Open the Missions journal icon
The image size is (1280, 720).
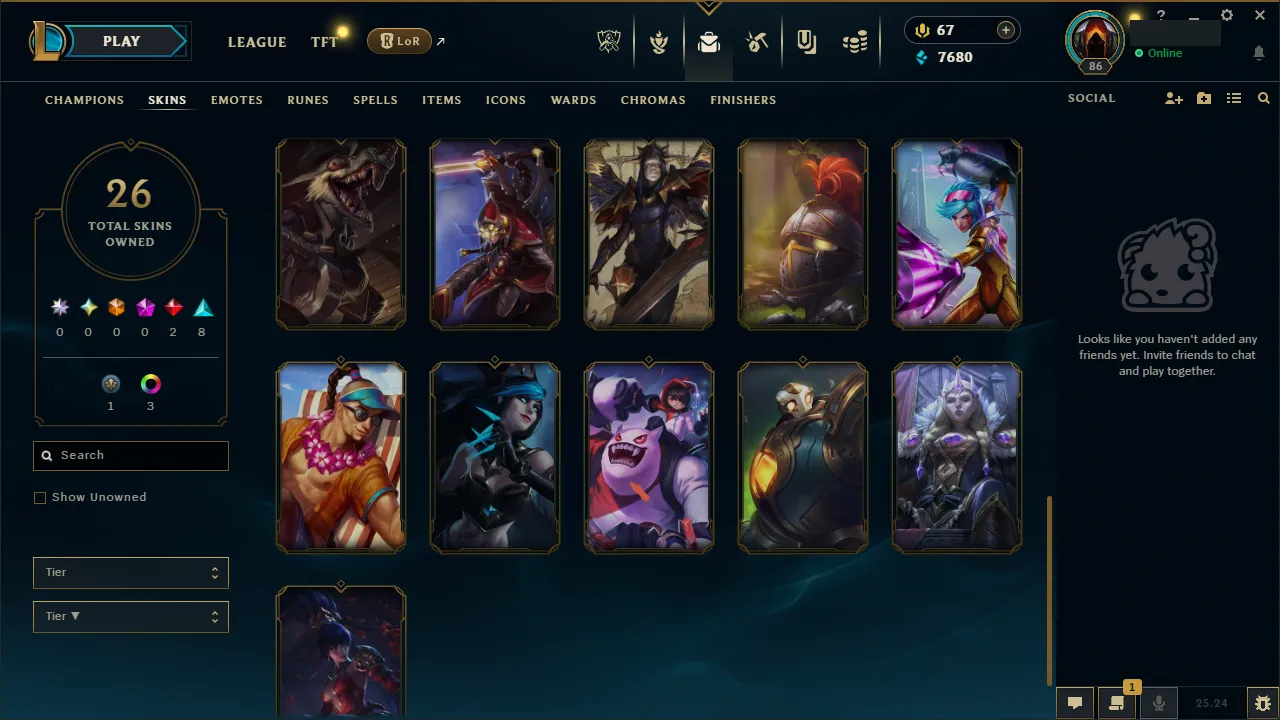pos(806,40)
